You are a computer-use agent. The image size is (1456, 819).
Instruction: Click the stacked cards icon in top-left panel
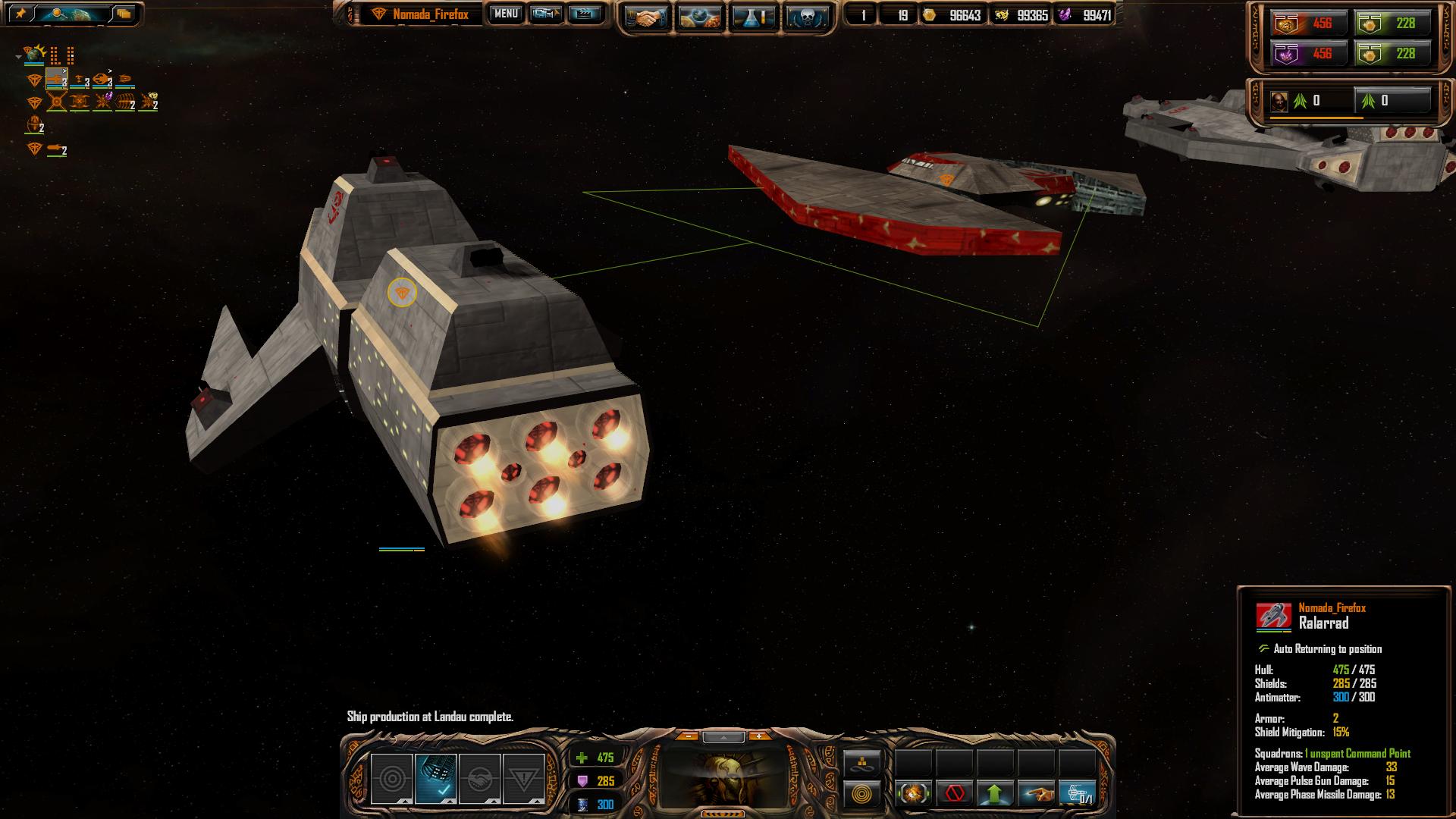(124, 14)
